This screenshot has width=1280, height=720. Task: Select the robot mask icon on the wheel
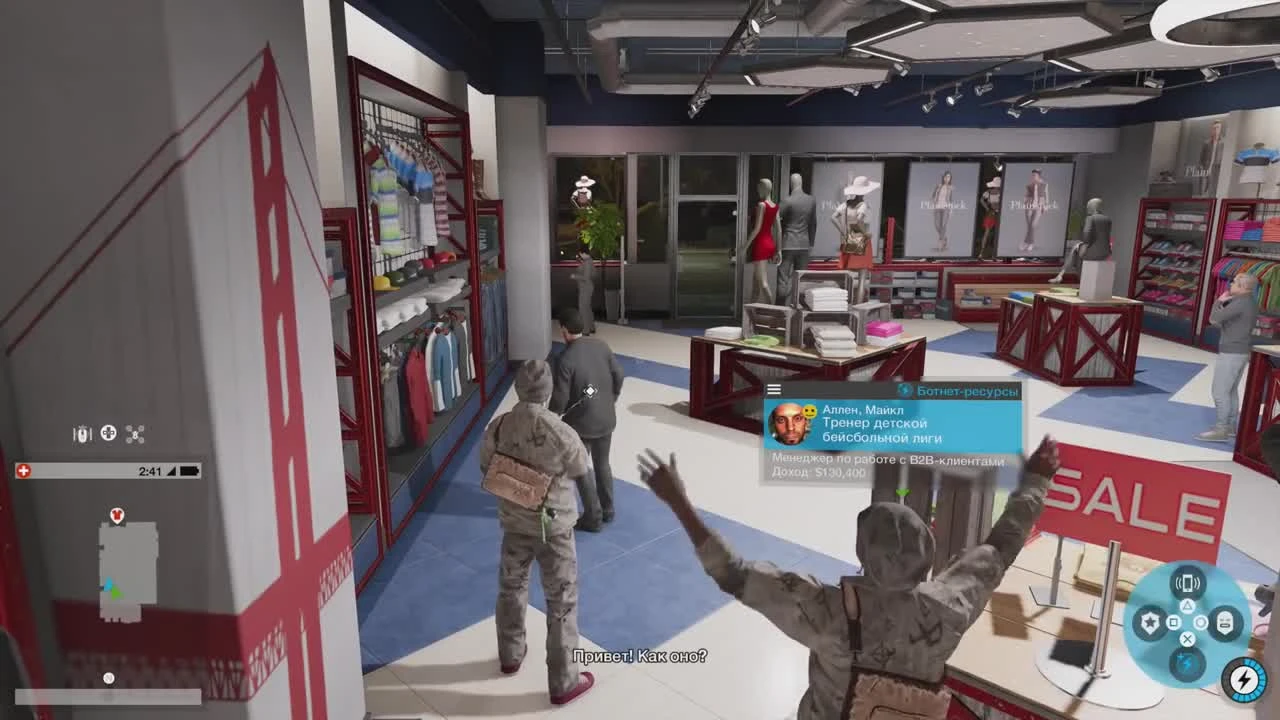(1226, 622)
